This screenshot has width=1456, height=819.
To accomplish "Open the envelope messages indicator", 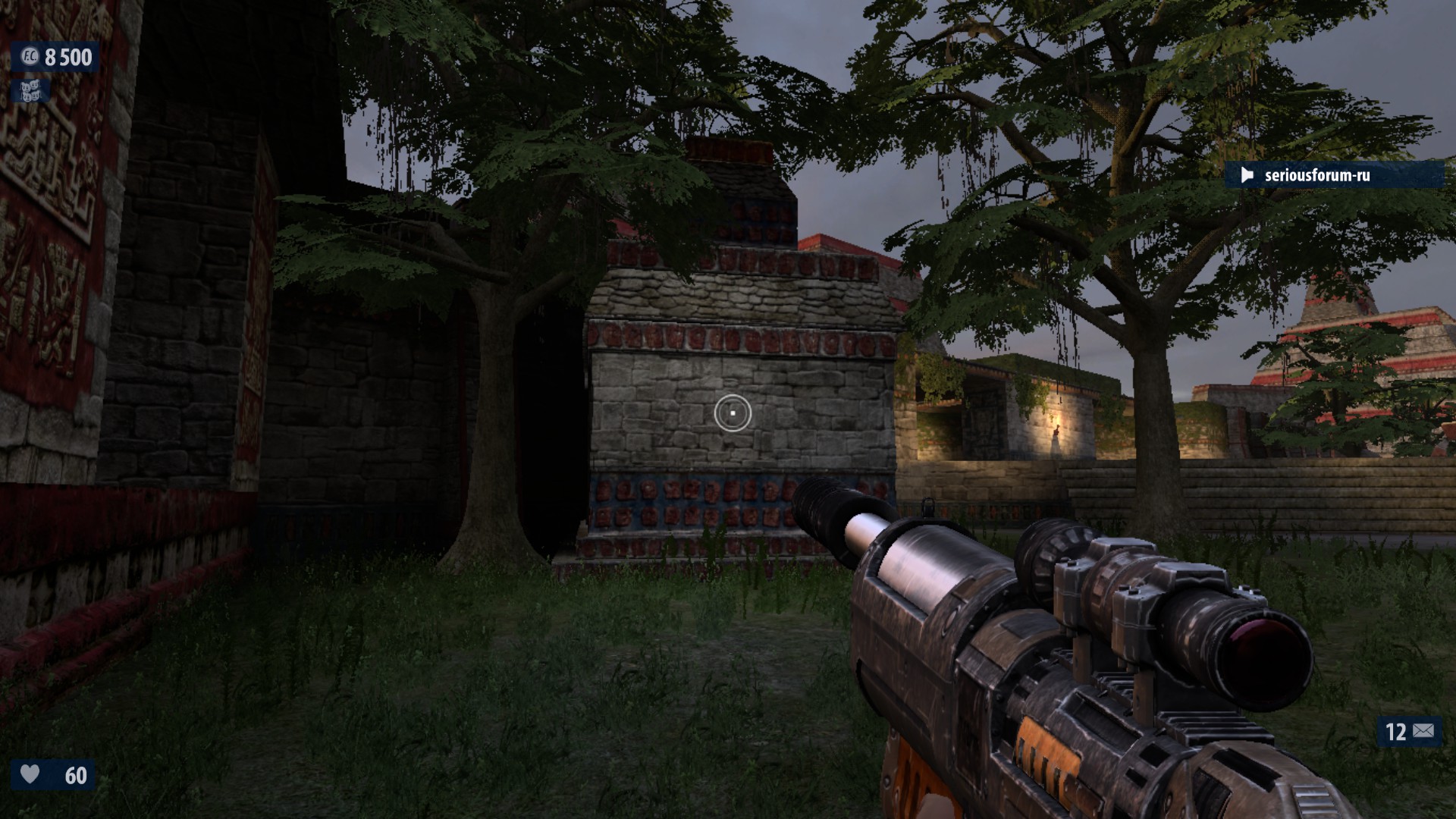I will point(1423,731).
